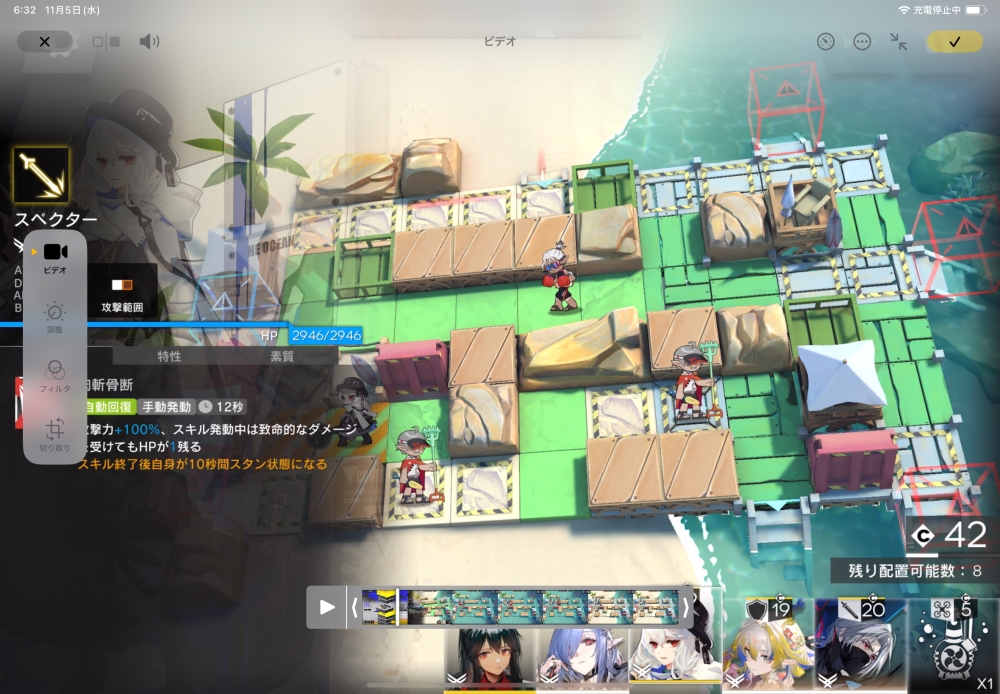
Task: Collapse the view with the inward arrows icon
Action: click(899, 41)
